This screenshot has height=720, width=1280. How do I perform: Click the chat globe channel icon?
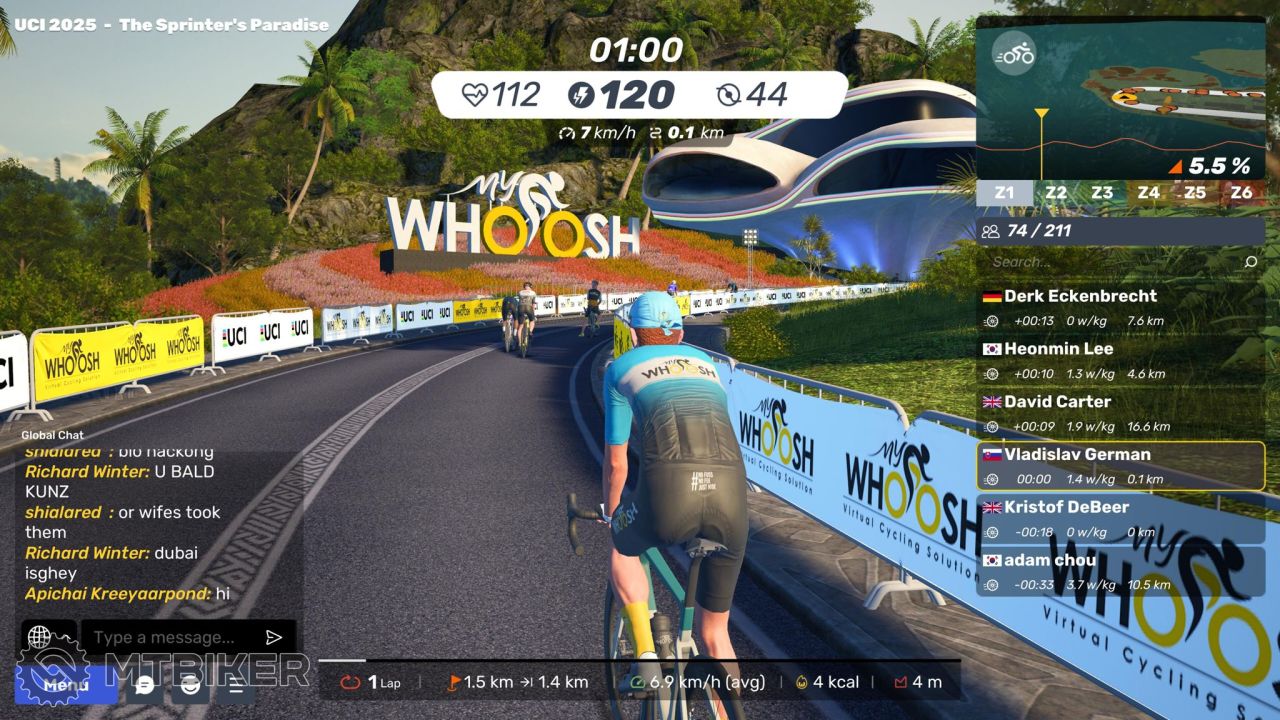(x=39, y=637)
